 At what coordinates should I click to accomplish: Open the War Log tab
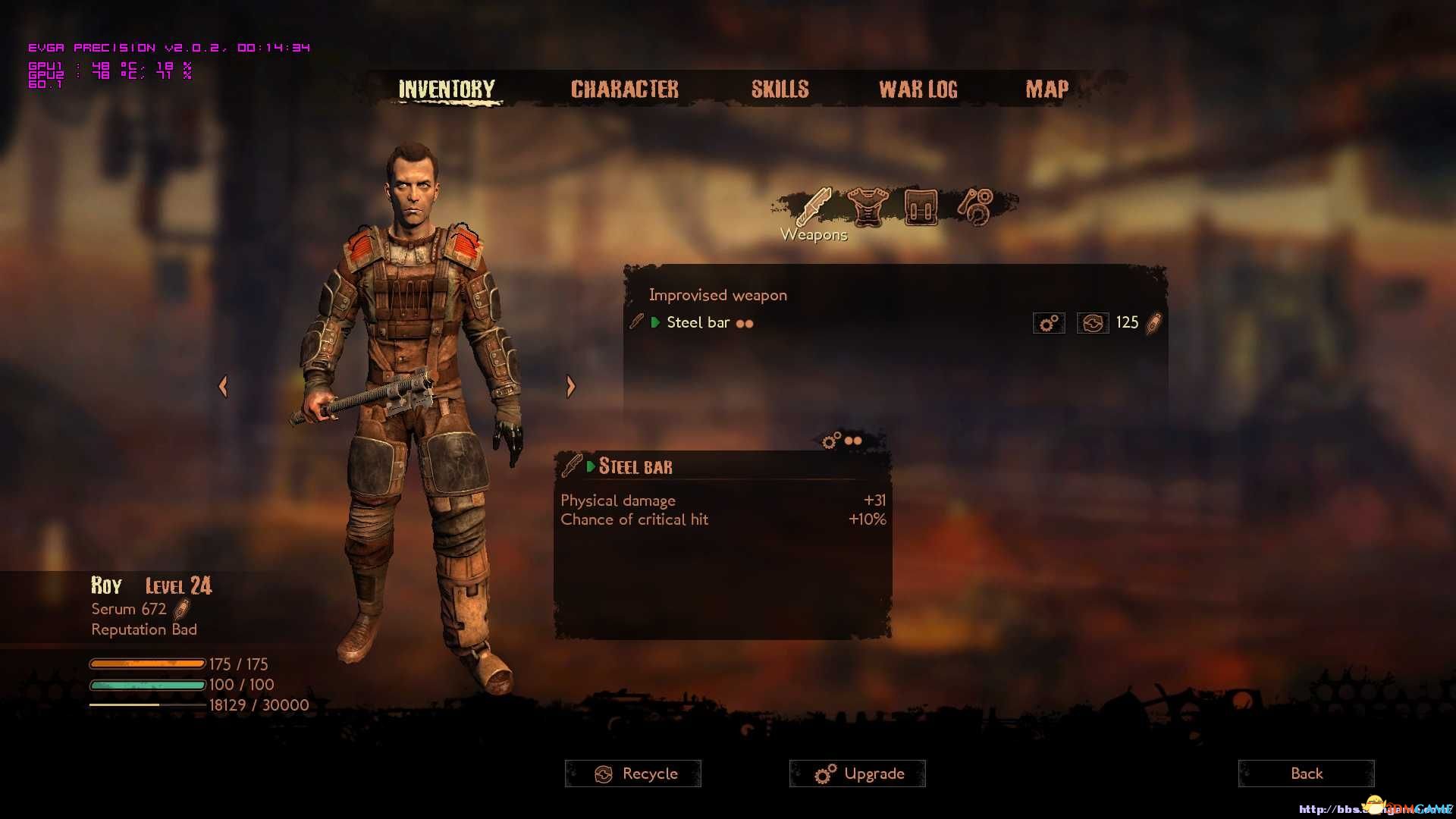918,89
